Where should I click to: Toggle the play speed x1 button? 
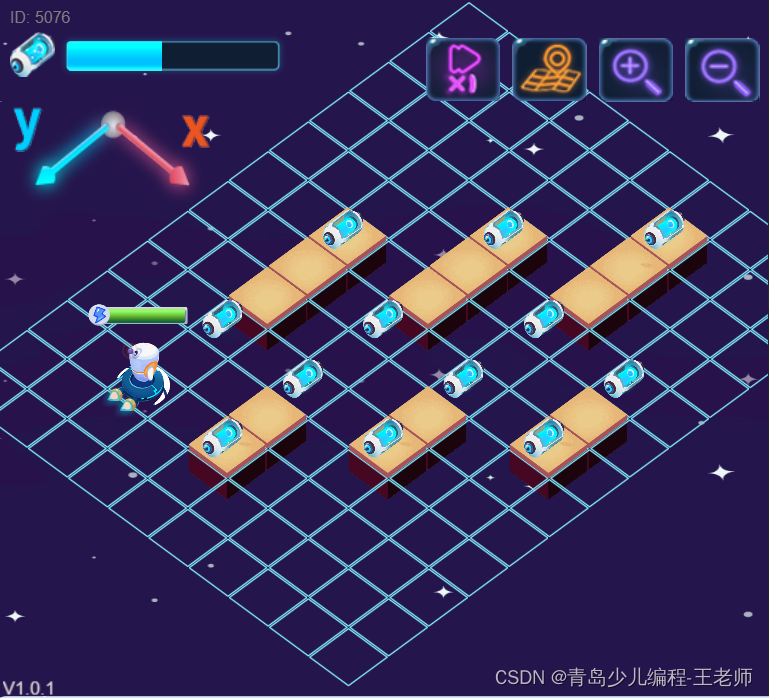[x=463, y=69]
